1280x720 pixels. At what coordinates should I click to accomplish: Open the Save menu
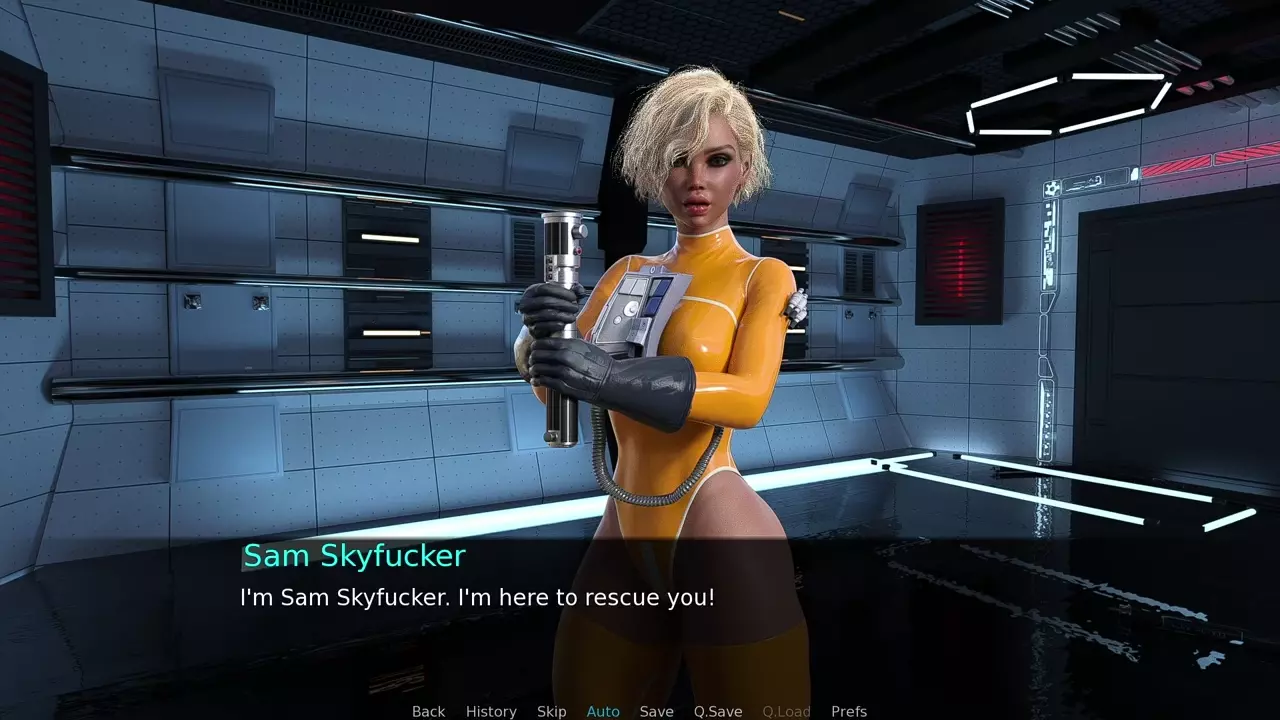point(656,711)
